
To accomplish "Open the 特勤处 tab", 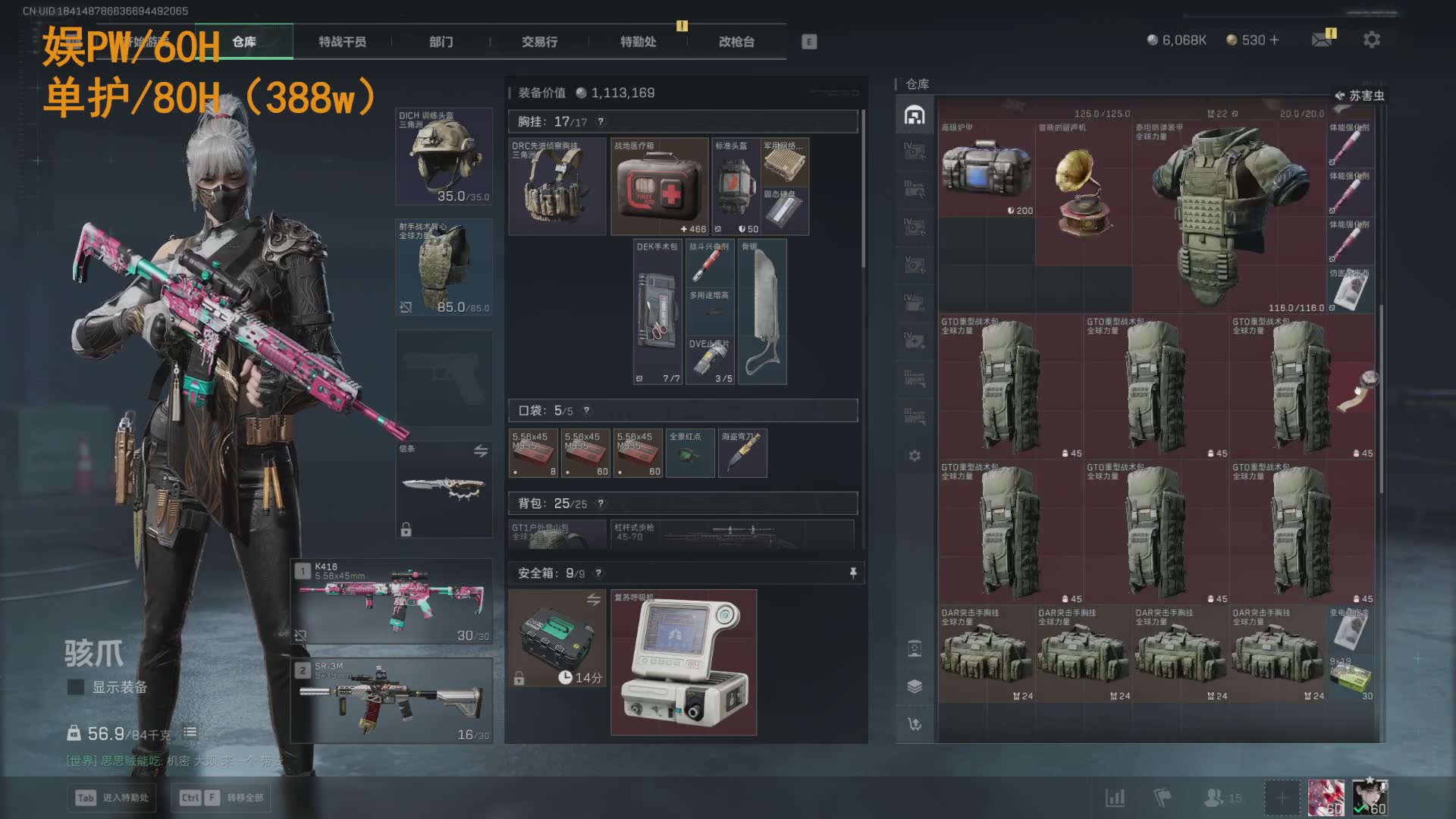I will pyautogui.click(x=638, y=42).
